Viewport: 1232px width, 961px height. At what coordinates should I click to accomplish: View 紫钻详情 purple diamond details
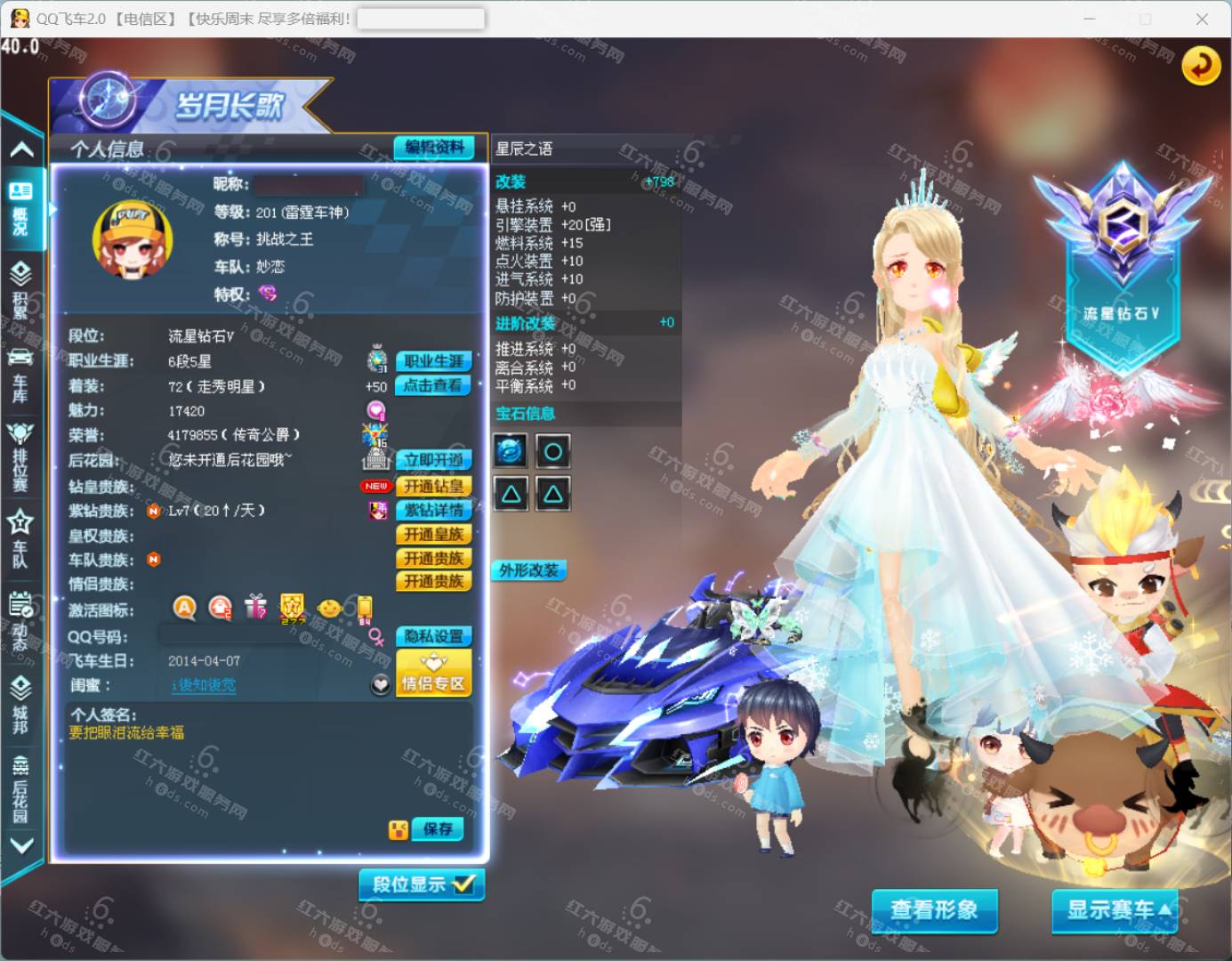point(433,510)
